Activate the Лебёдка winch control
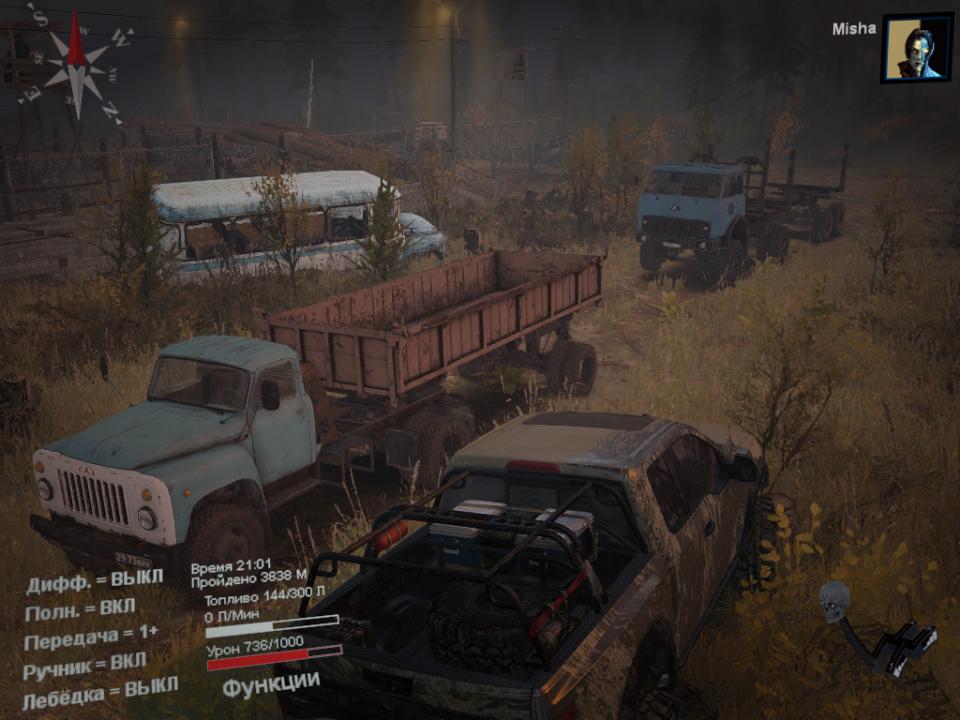Image resolution: width=960 pixels, height=720 pixels. pos(99,689)
